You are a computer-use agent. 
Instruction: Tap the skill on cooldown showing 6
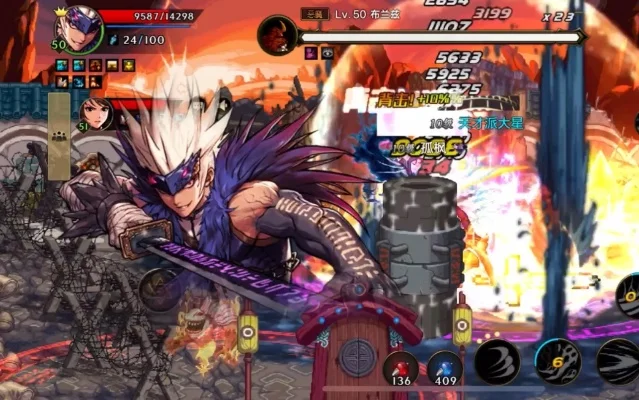558,362
